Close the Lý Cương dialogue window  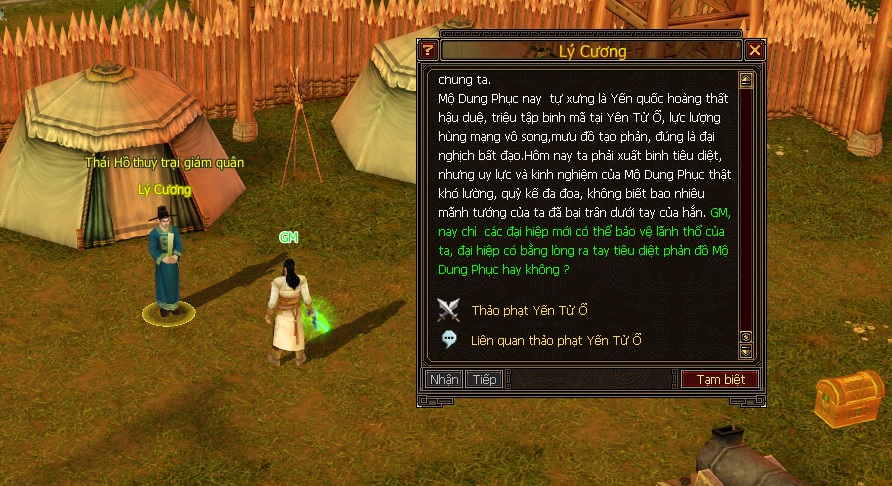755,50
